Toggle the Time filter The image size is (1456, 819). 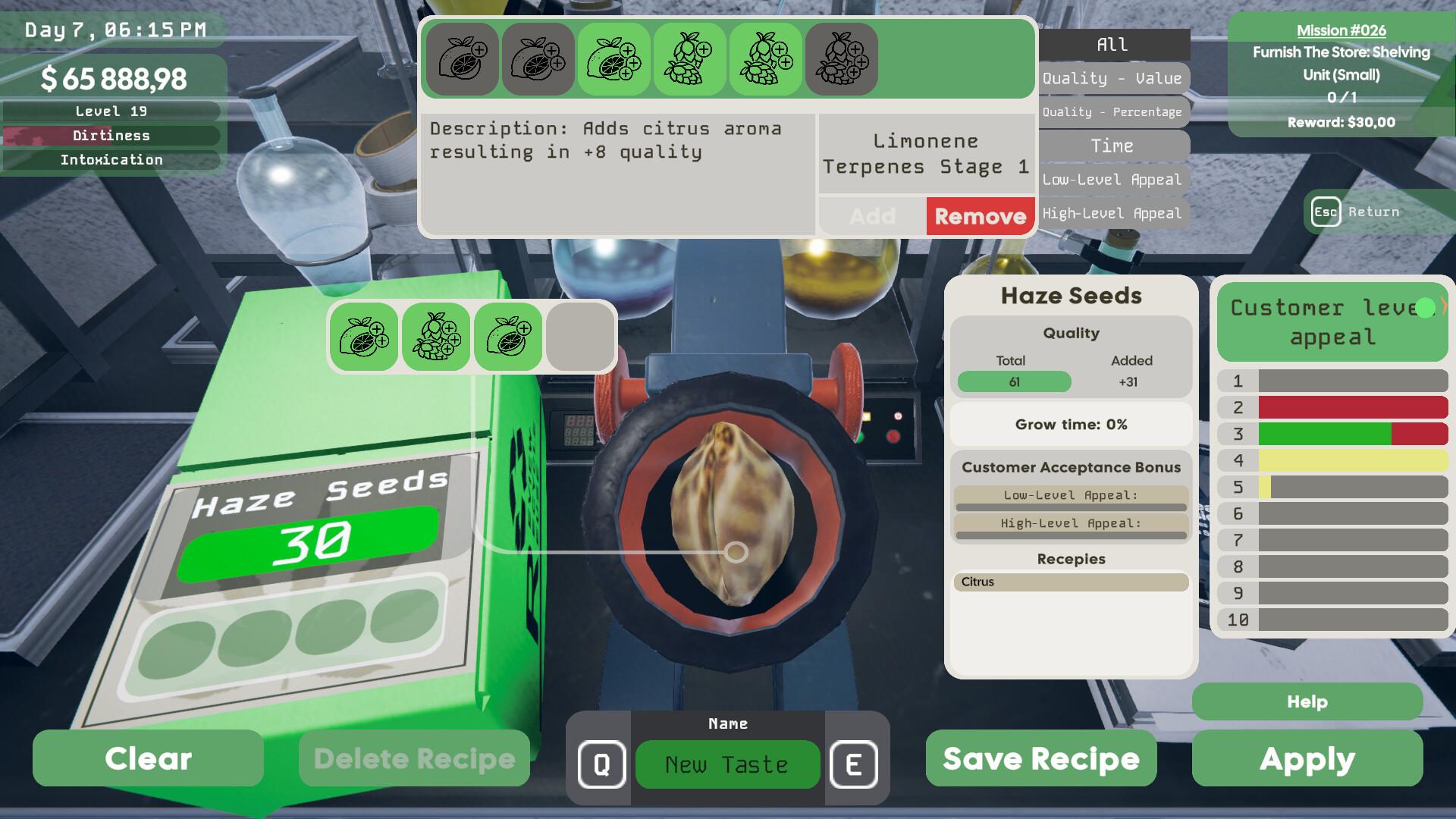click(1112, 146)
